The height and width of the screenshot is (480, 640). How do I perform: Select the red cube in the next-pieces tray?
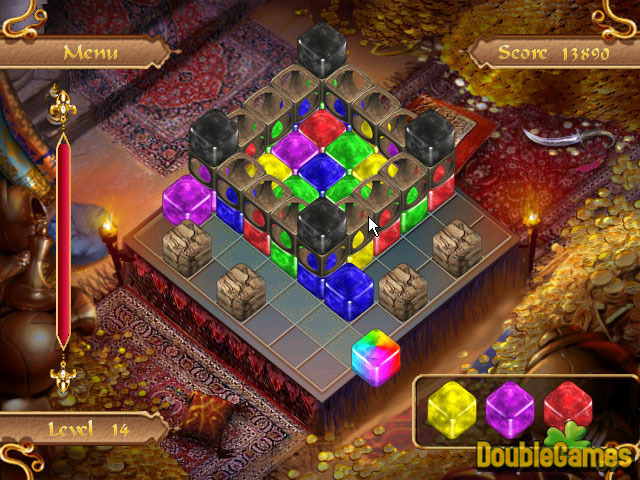click(565, 406)
